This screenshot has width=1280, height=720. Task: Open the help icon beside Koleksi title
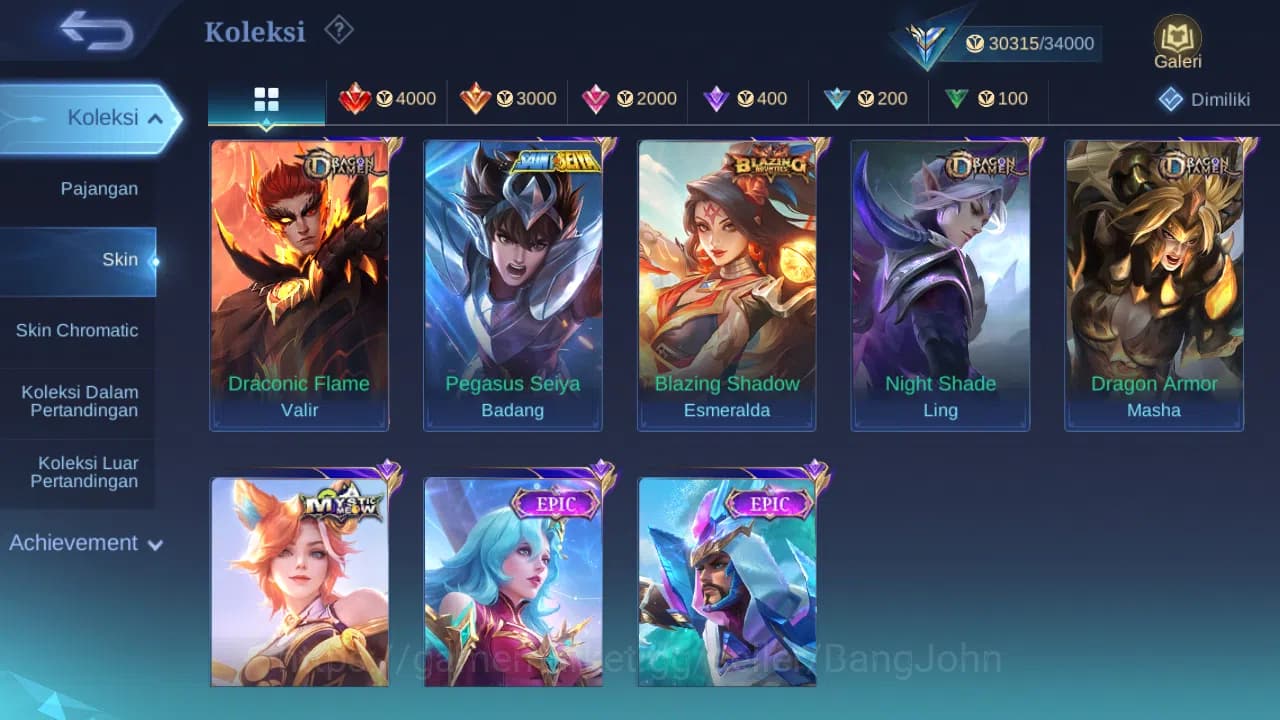pyautogui.click(x=338, y=31)
